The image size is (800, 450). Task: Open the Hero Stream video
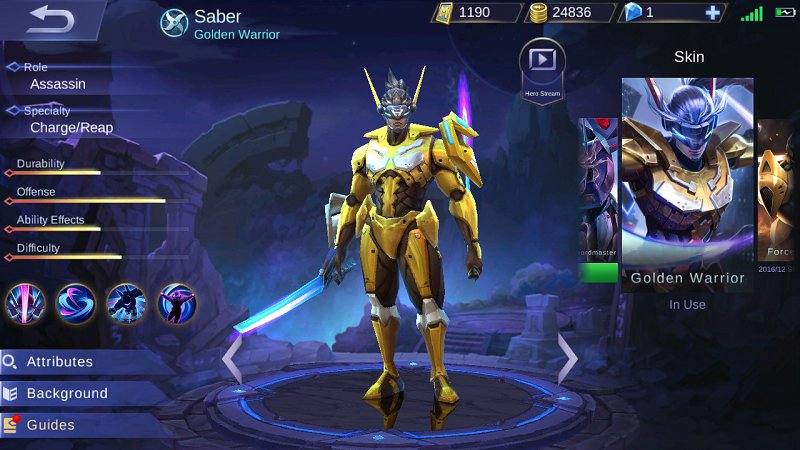click(542, 66)
